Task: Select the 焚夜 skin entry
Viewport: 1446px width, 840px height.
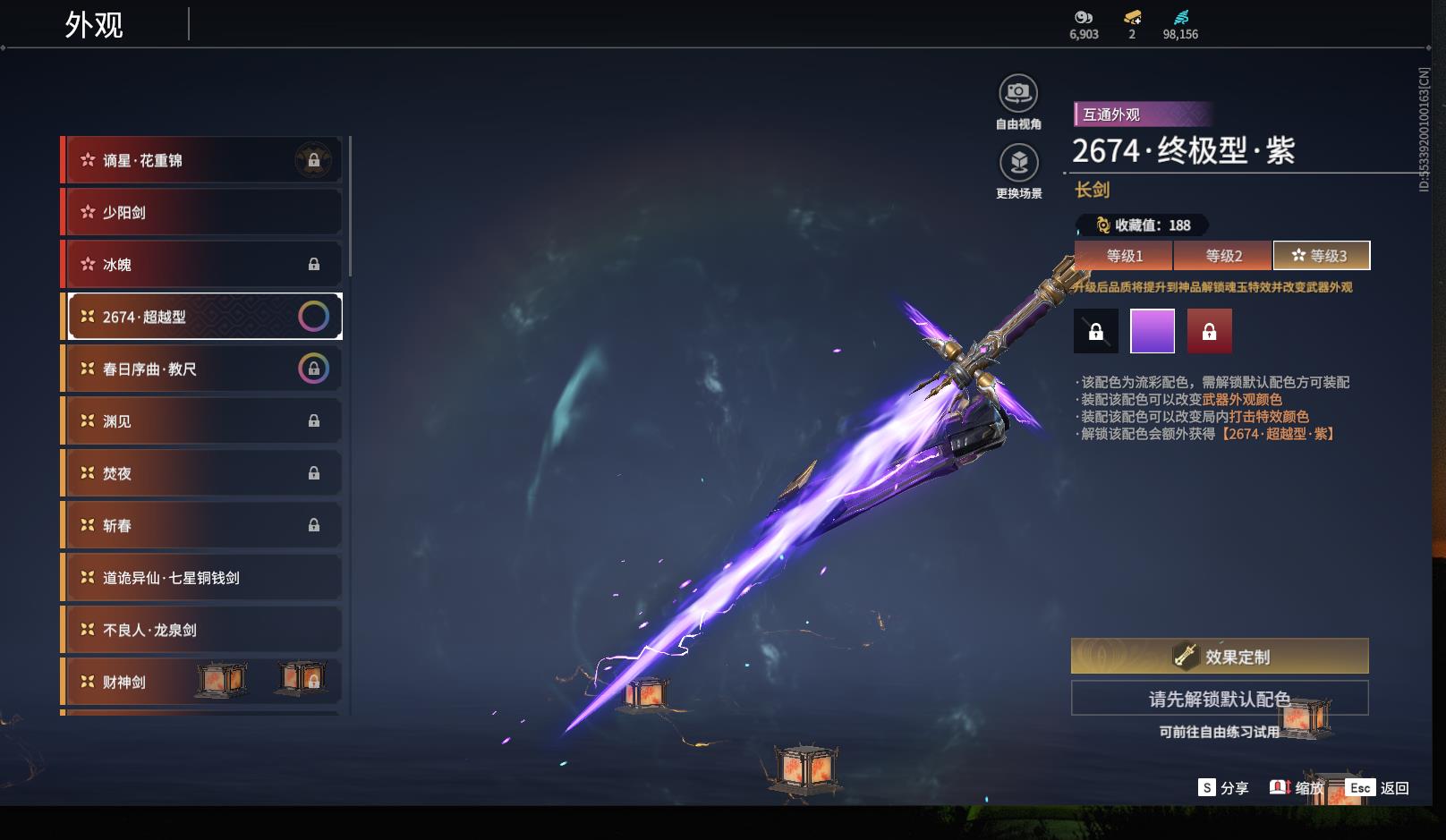Action: (x=203, y=472)
